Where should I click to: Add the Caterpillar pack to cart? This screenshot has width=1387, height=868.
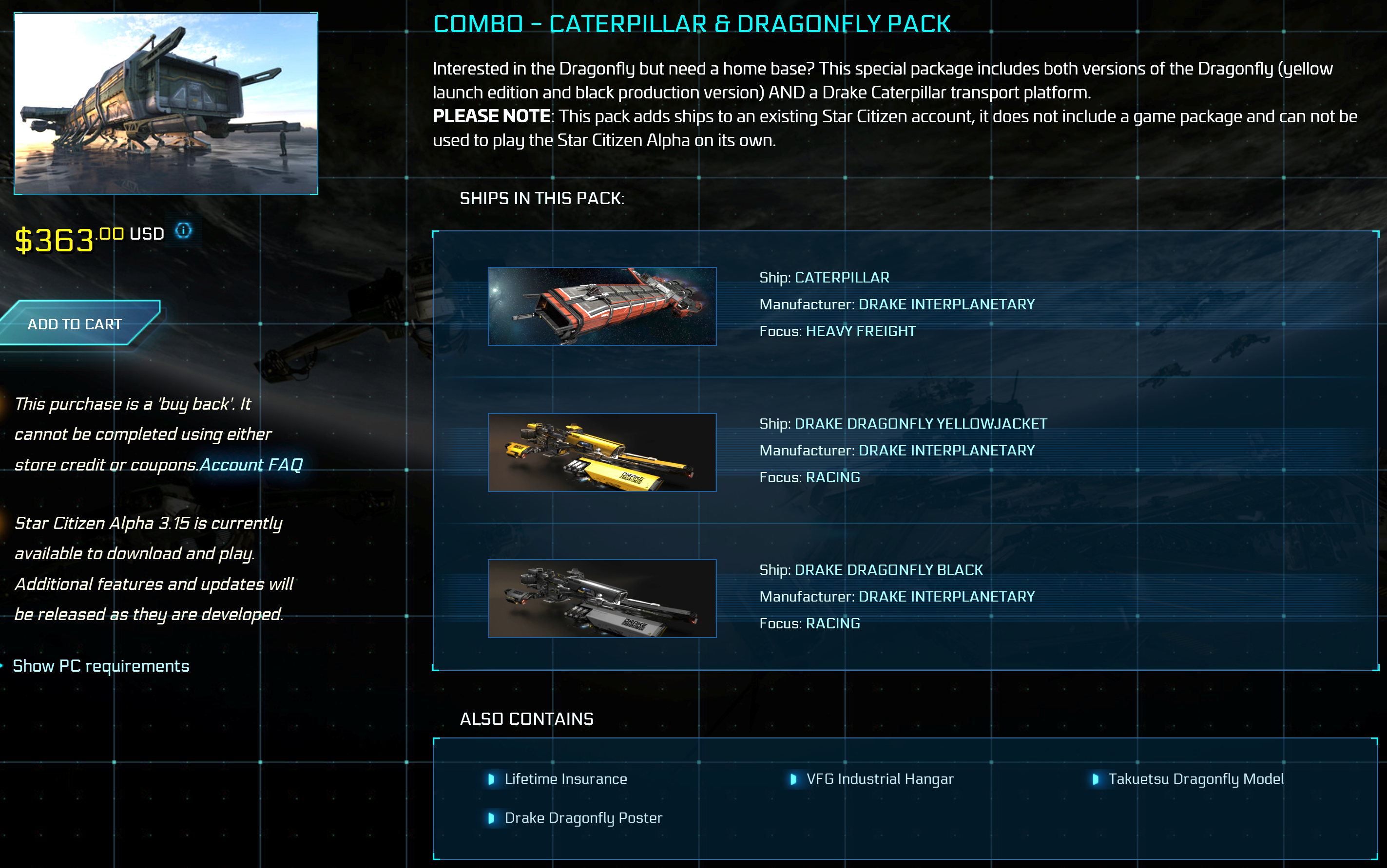tap(75, 324)
